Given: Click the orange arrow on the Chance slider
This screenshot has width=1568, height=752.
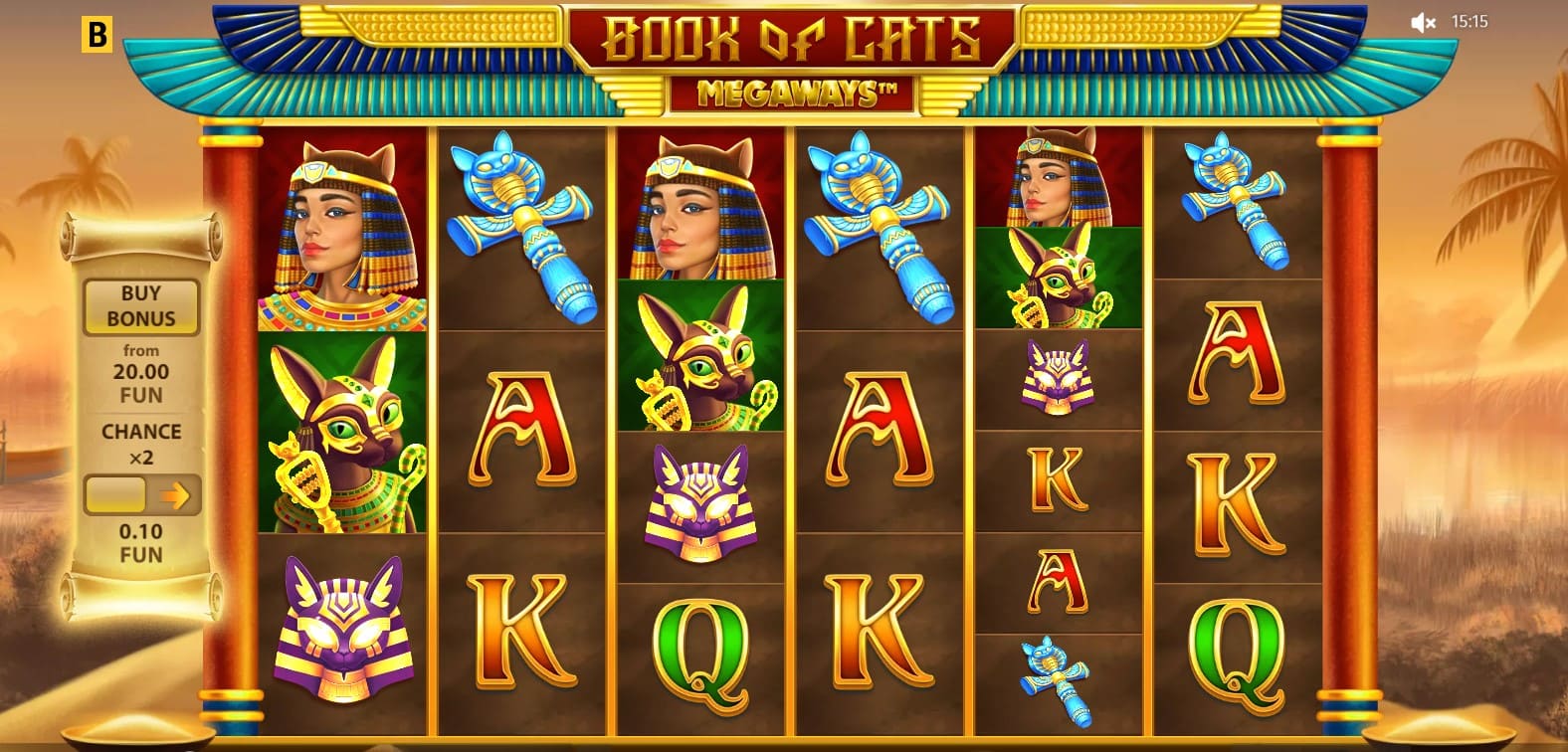Looking at the screenshot, I should click(176, 494).
